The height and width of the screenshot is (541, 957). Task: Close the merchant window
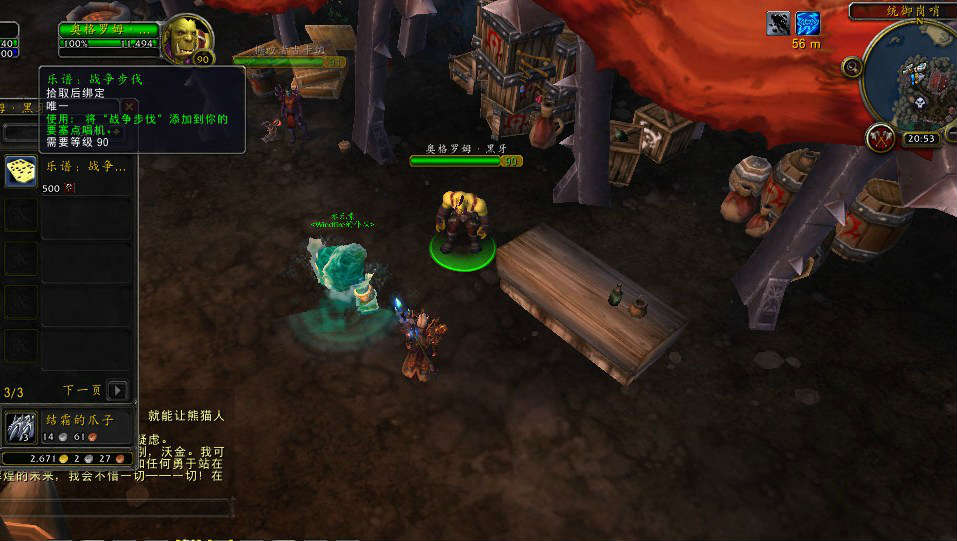(x=129, y=106)
